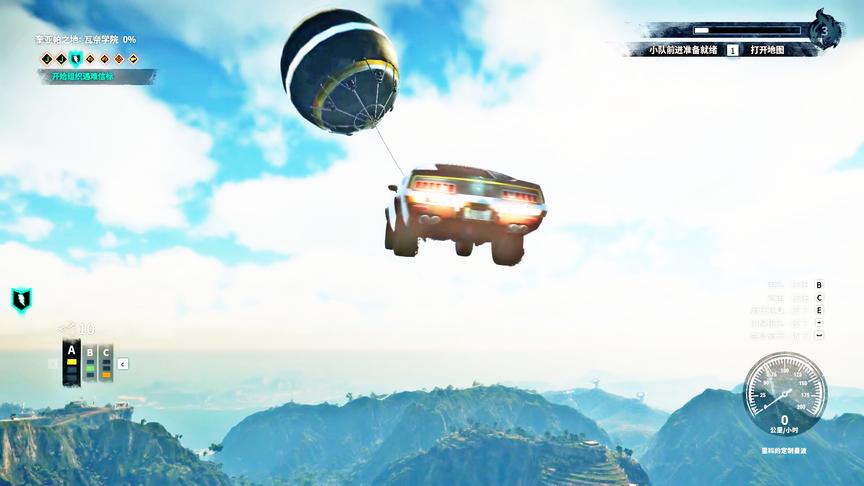
Task: Click the teal mission shield marker
Action: point(21,299)
